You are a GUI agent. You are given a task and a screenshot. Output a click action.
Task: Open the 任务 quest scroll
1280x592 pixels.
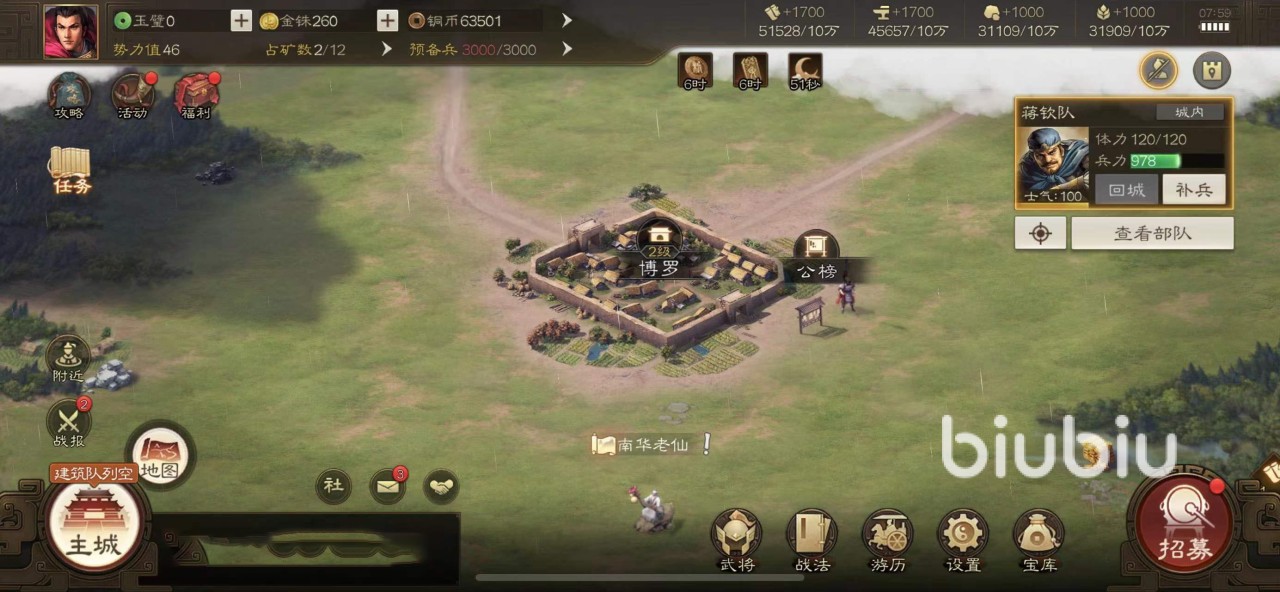[71, 171]
